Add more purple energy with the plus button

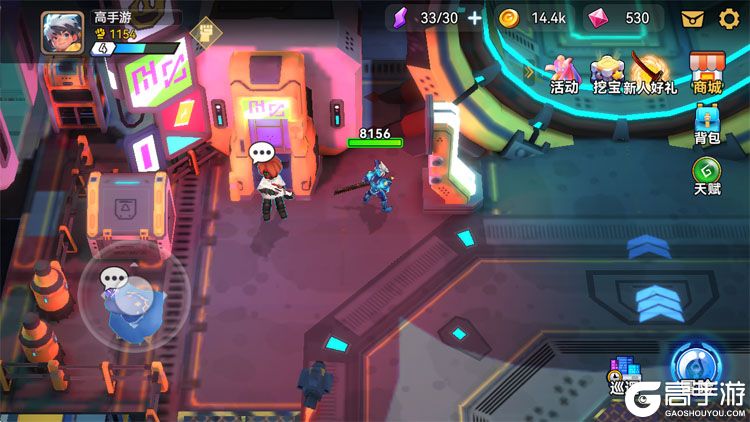[x=474, y=17]
